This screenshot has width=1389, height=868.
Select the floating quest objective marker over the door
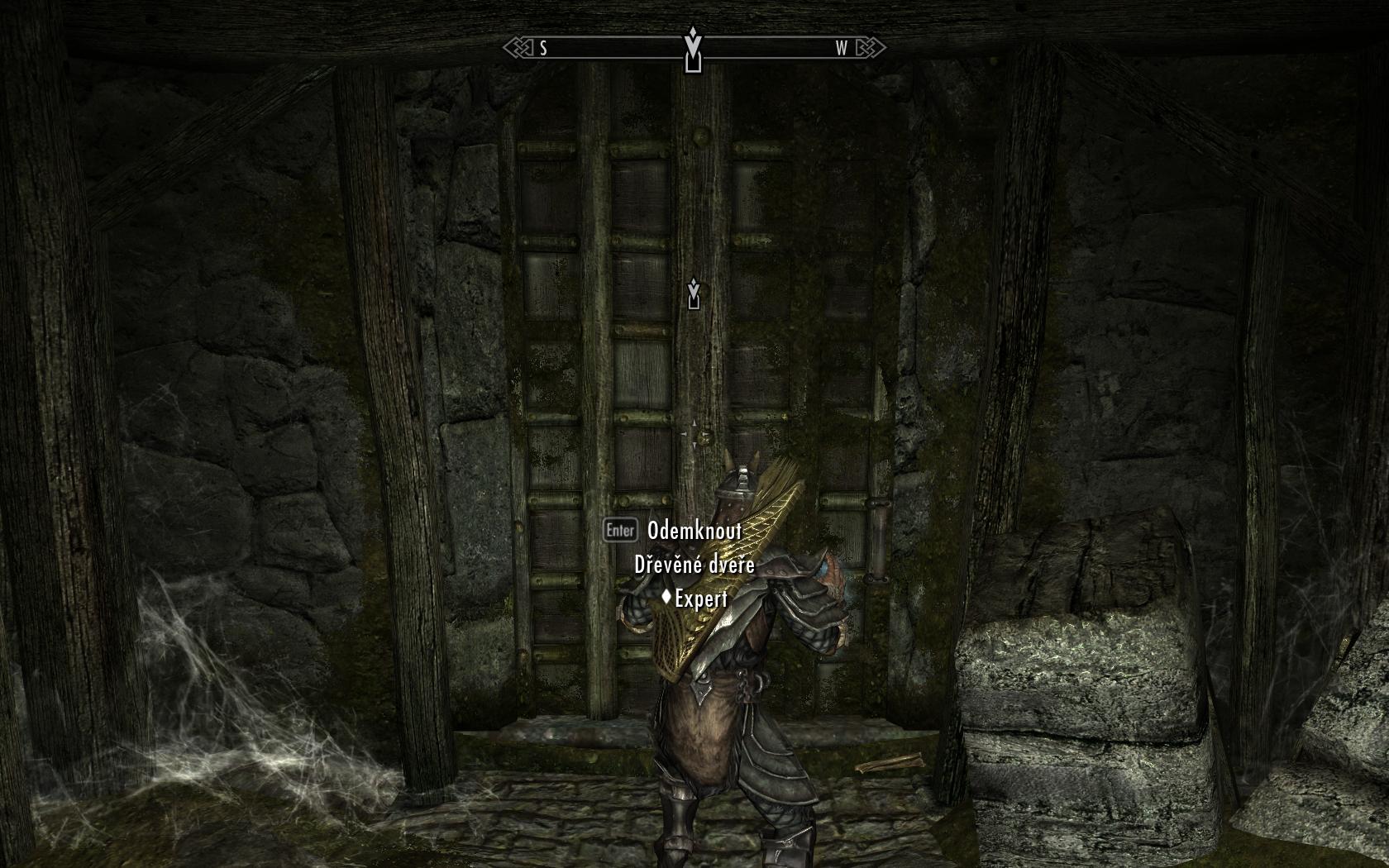[x=694, y=294]
